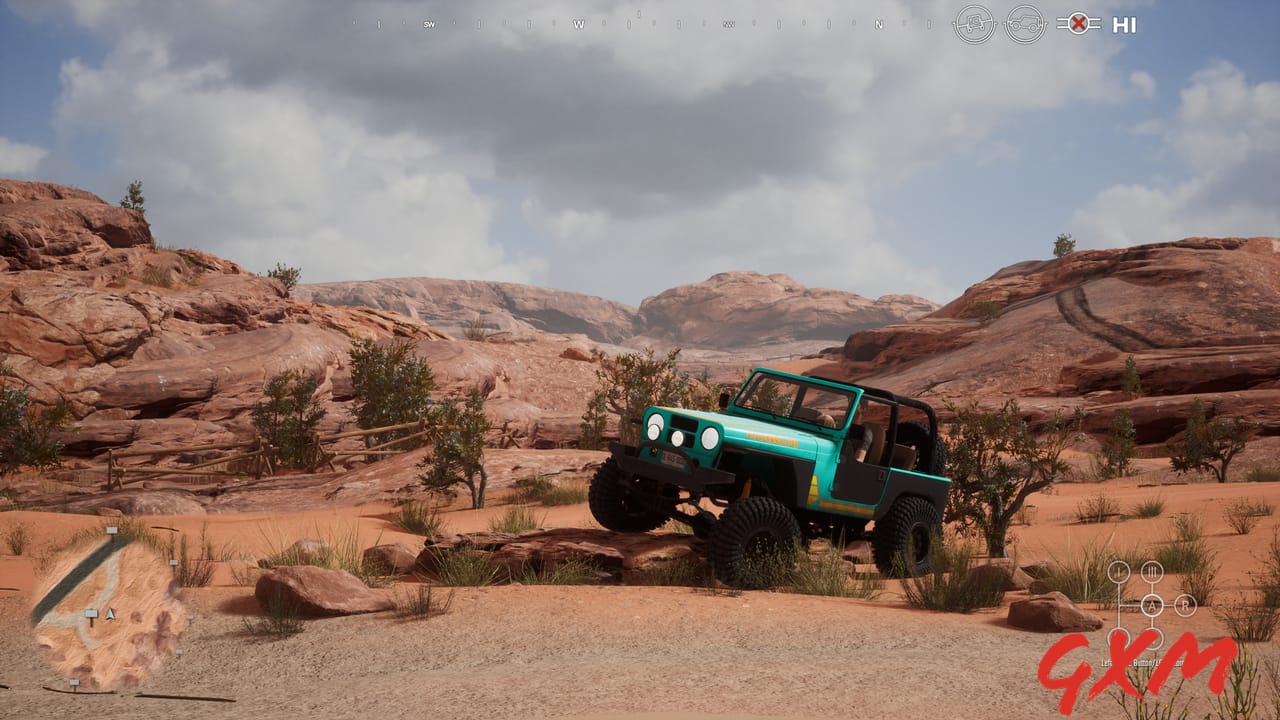Select the HI gearbox range indicator
1280x720 pixels.
1124,24
